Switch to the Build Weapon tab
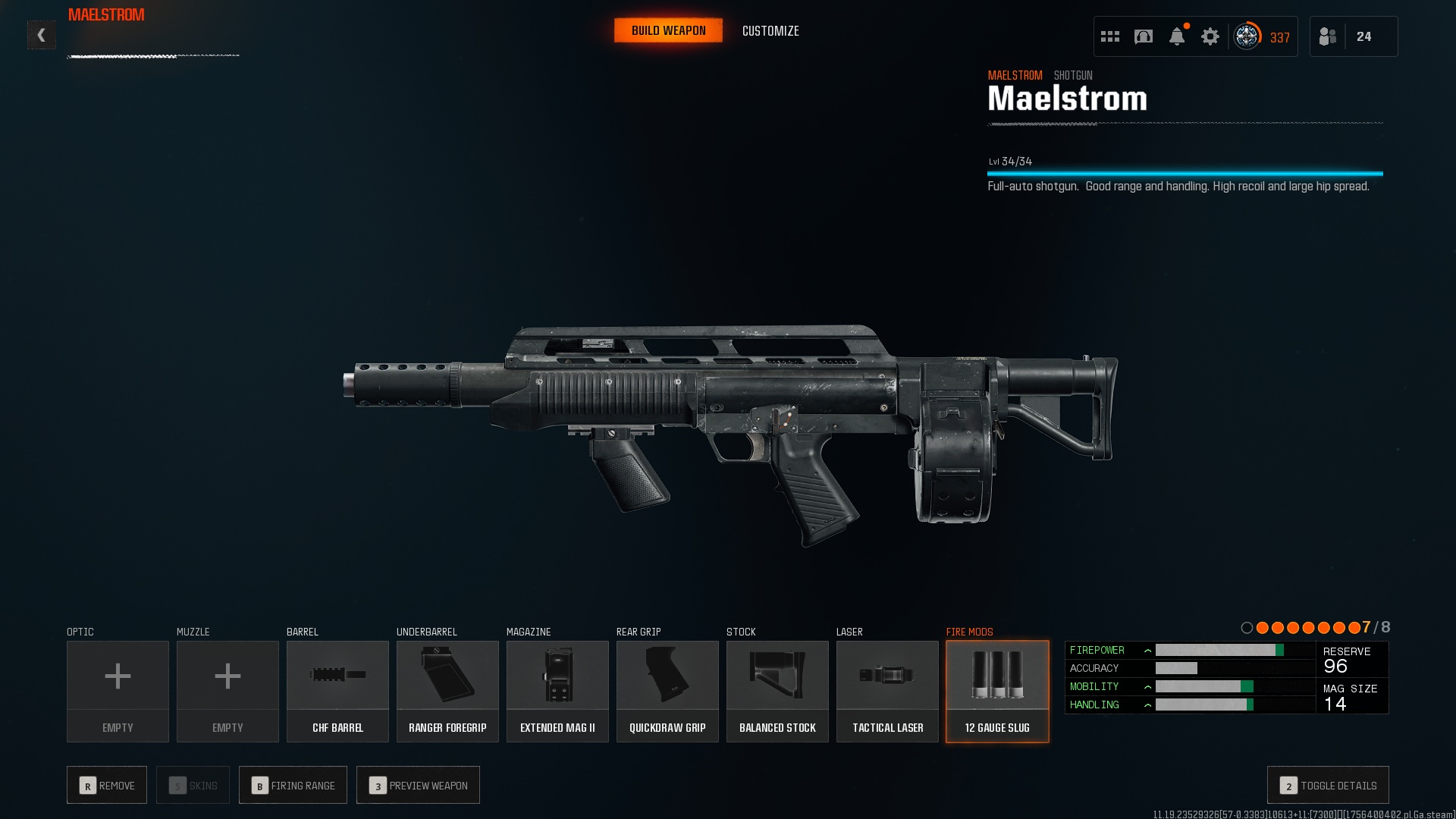The image size is (1456, 819). tap(668, 30)
